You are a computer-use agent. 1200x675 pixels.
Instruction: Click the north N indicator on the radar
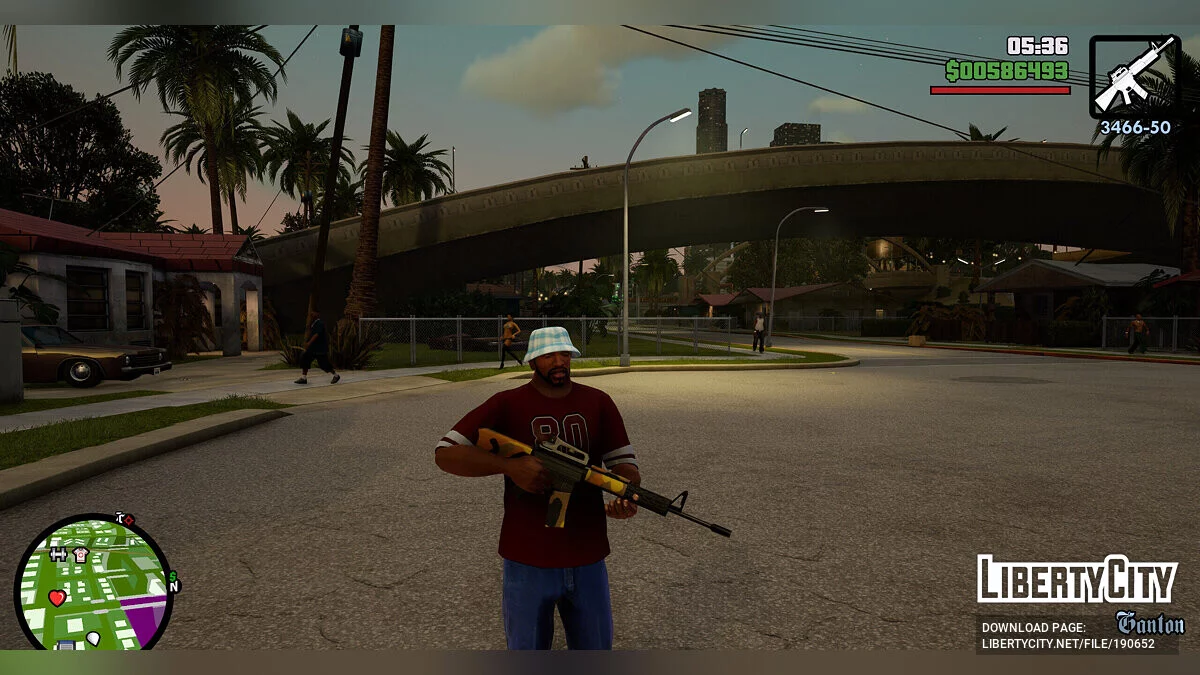174,588
